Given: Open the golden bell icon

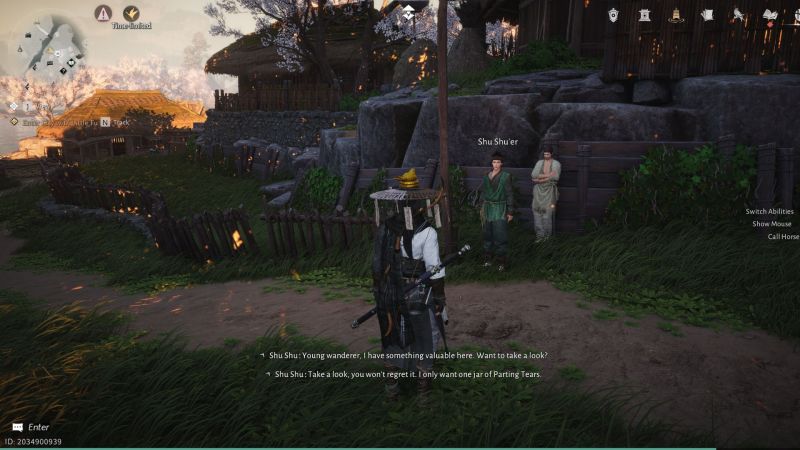Looking at the screenshot, I should click(x=676, y=14).
